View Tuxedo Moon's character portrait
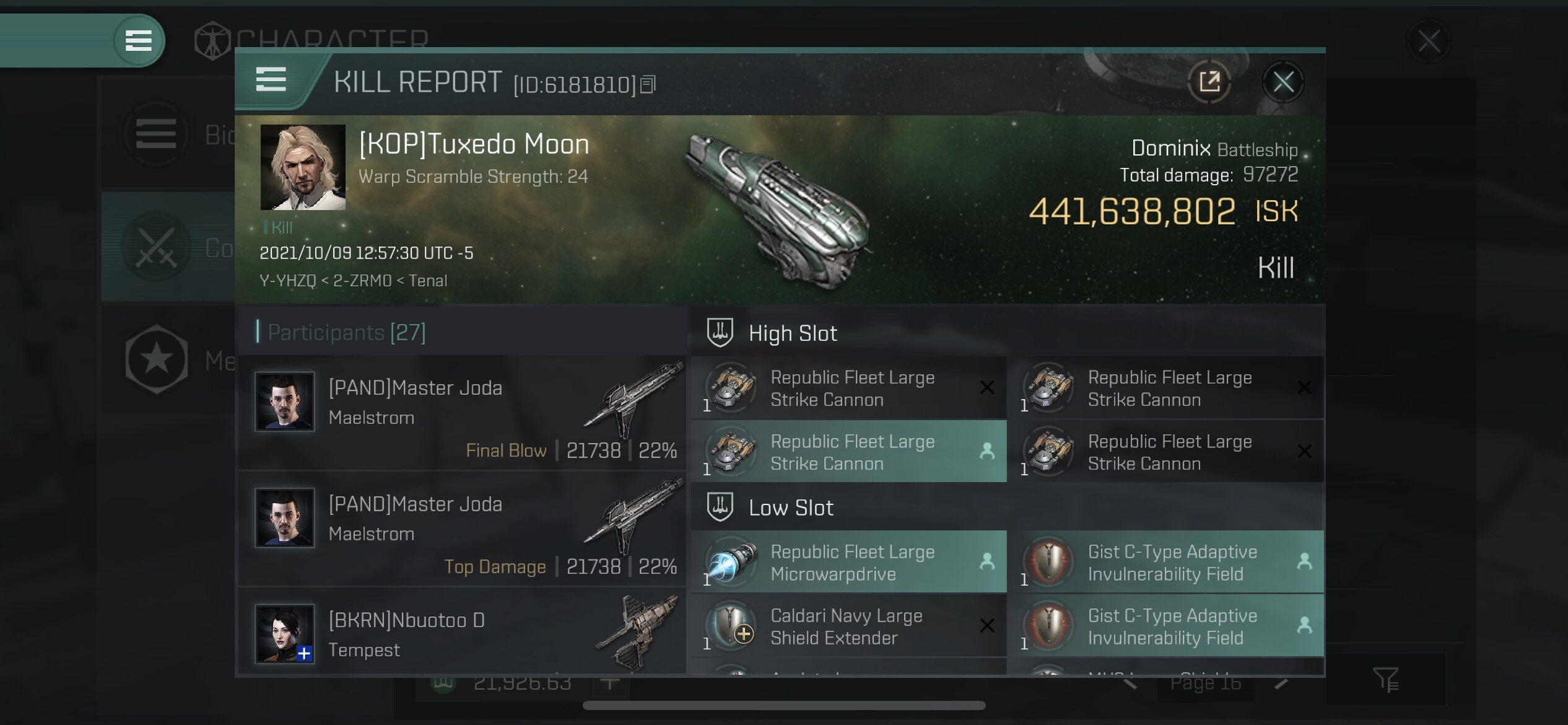 click(x=303, y=167)
